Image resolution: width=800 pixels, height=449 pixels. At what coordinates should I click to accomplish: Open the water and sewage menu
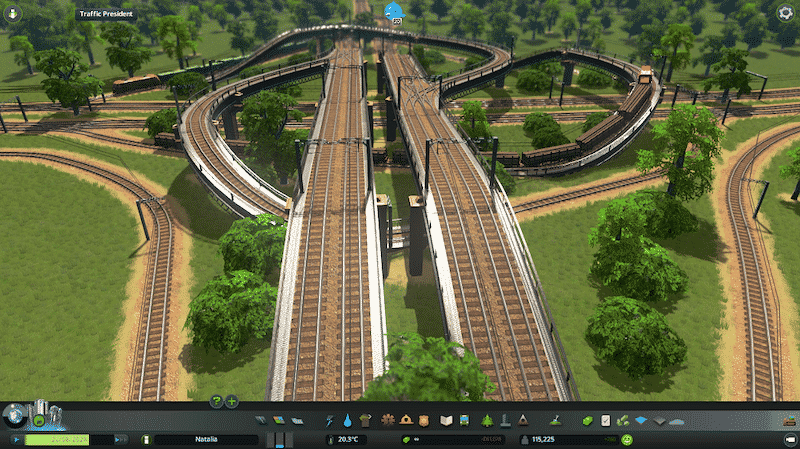pos(346,420)
